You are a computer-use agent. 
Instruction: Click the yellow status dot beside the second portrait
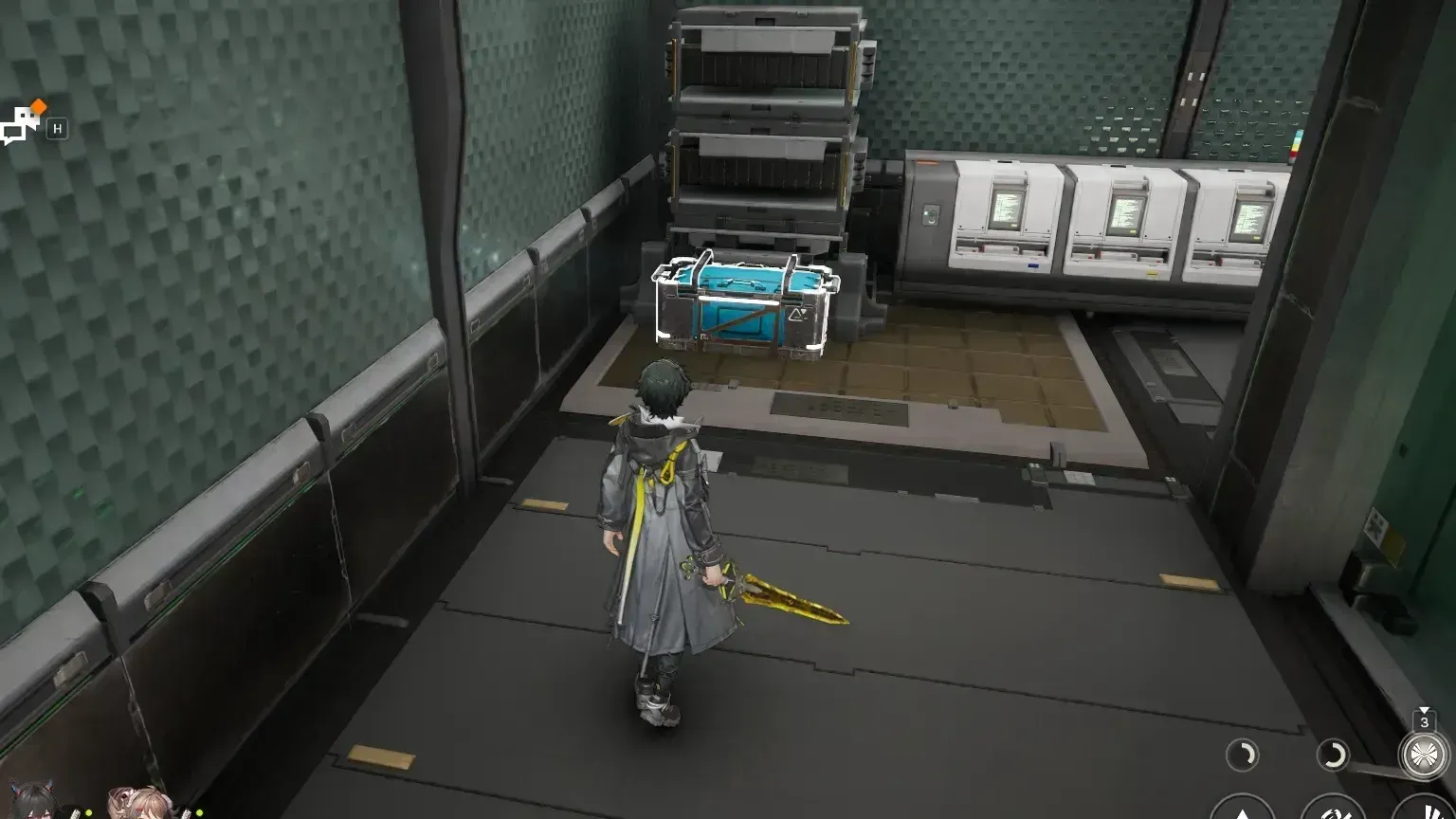tap(199, 812)
